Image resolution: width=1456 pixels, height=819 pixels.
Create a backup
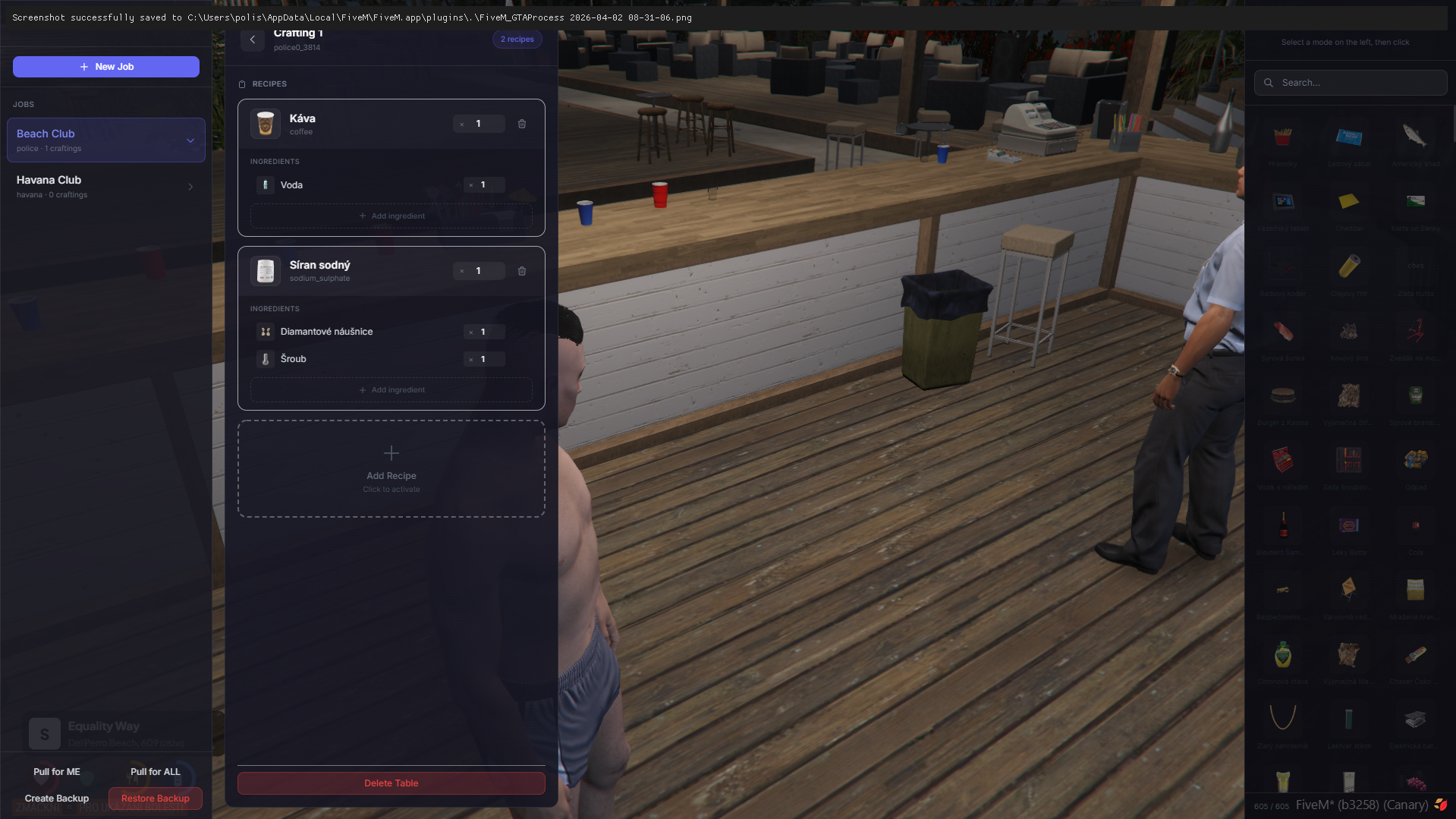pos(57,799)
